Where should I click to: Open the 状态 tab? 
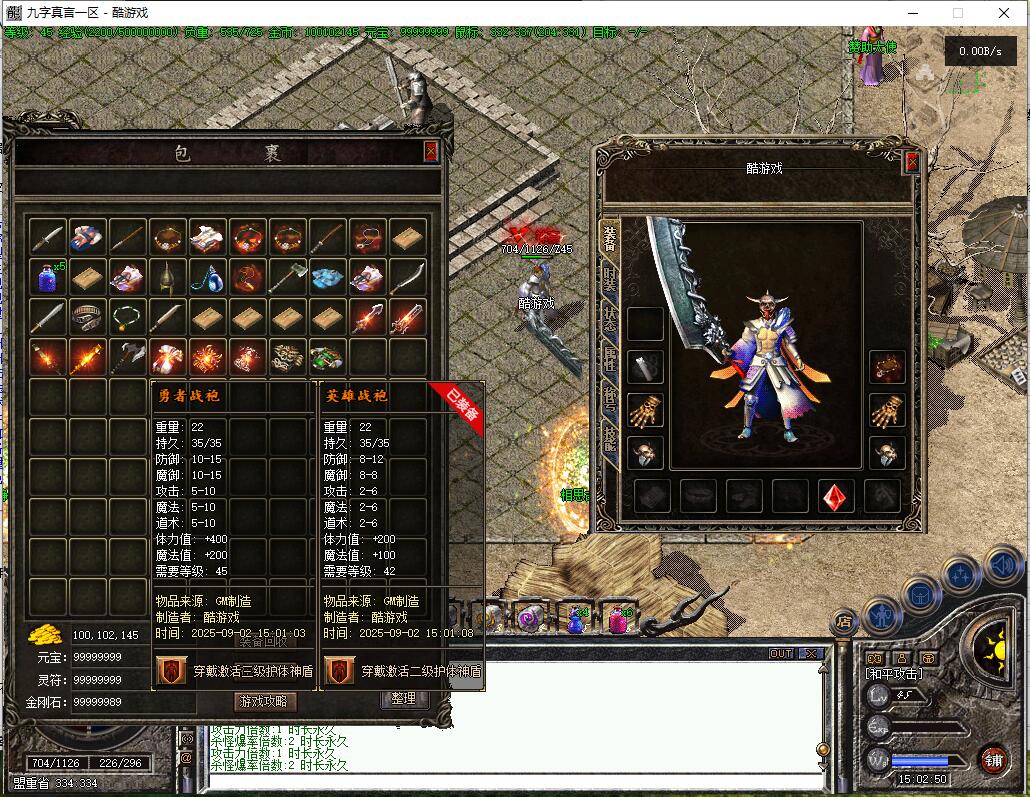(609, 318)
